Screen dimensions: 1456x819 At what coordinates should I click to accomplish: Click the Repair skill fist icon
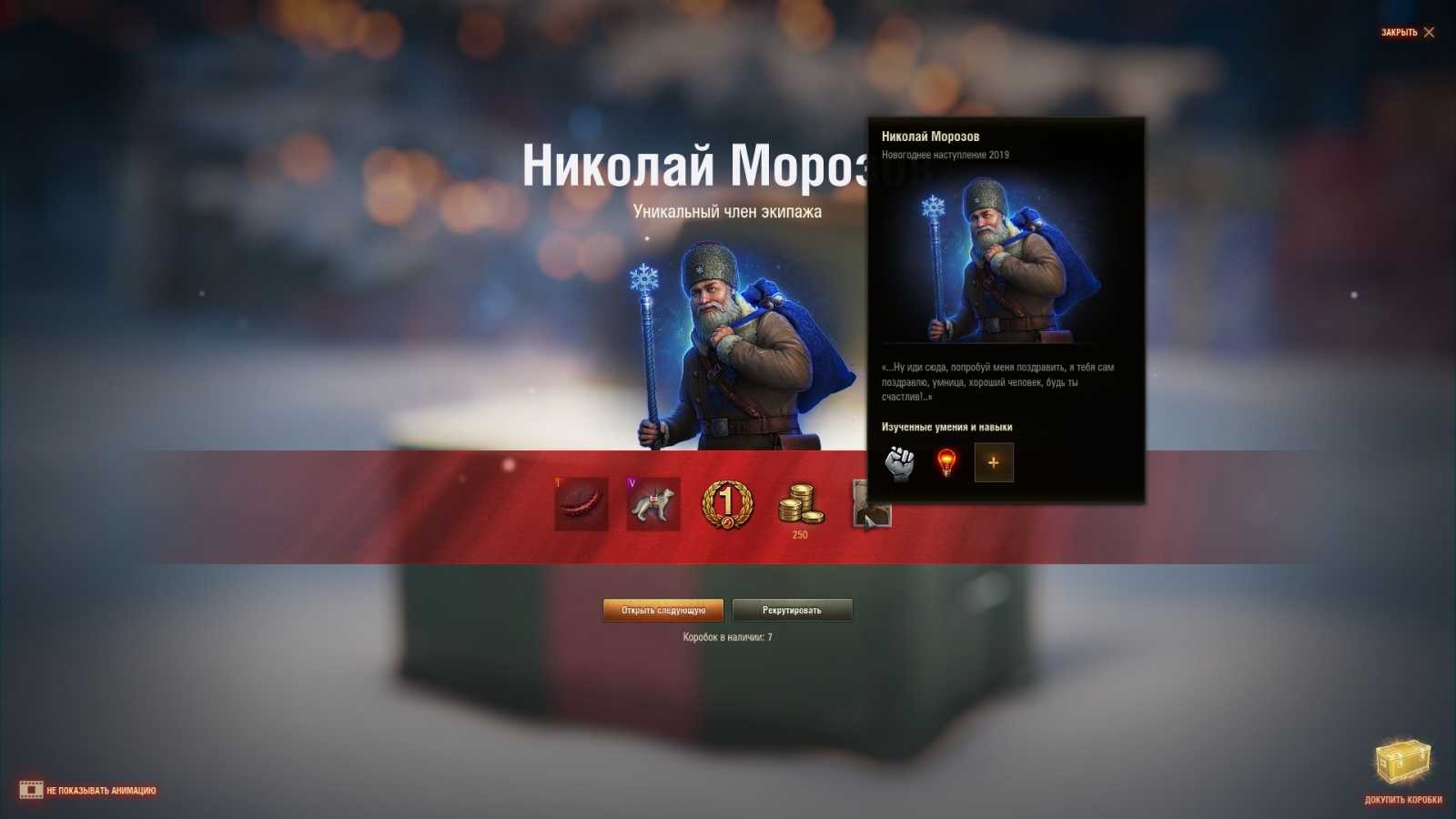point(900,462)
